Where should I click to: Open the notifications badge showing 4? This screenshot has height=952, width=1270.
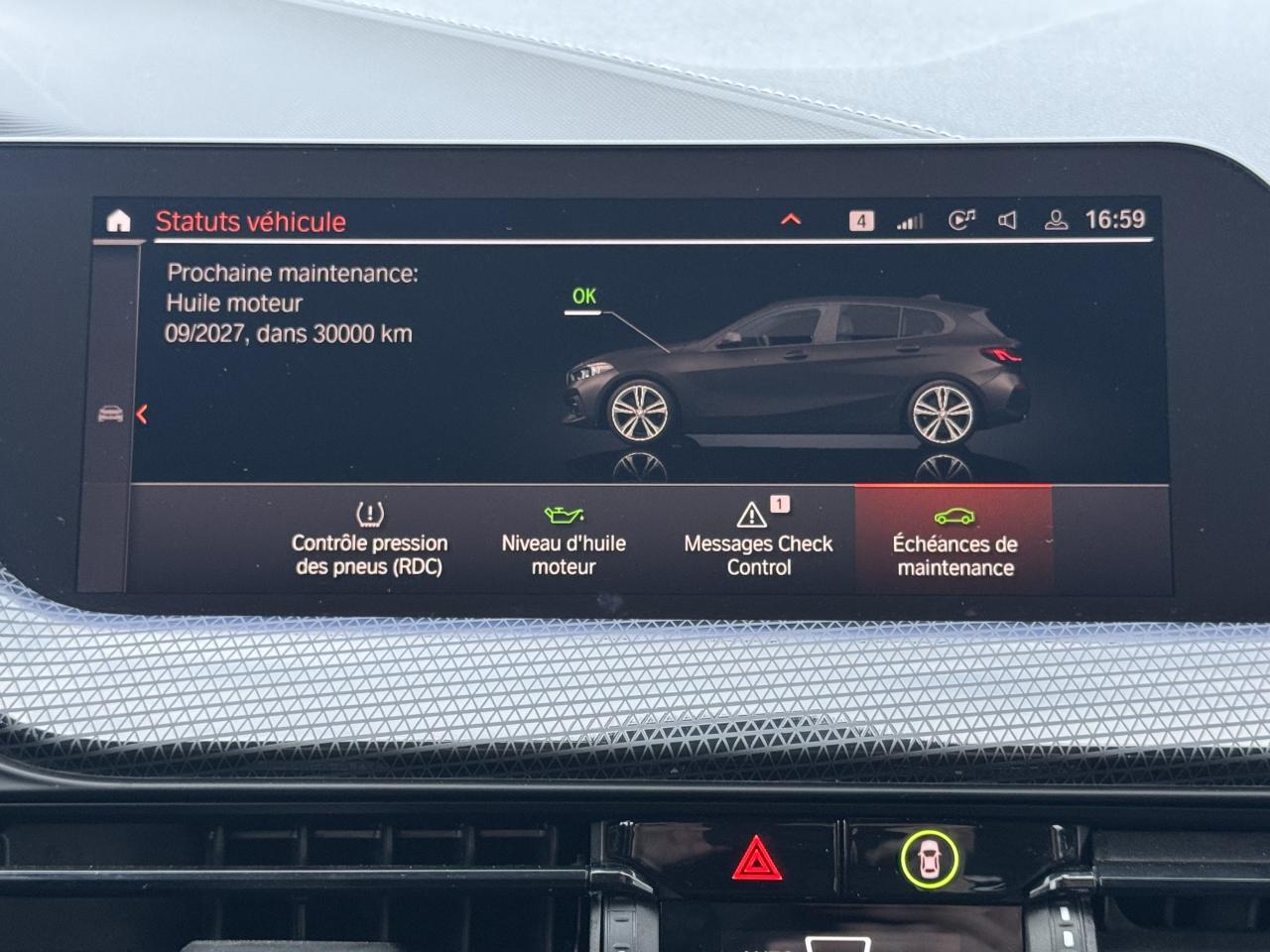[861, 220]
